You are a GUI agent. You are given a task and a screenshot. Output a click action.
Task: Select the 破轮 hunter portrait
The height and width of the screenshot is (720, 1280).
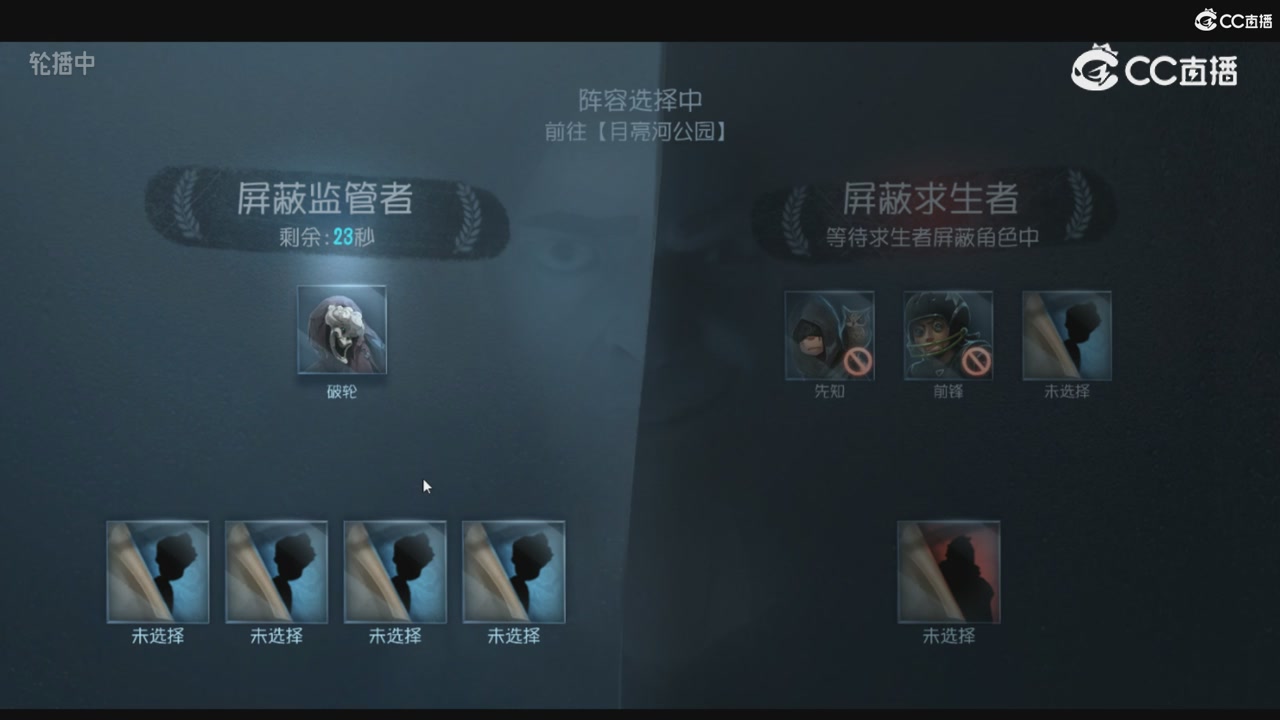[342, 330]
